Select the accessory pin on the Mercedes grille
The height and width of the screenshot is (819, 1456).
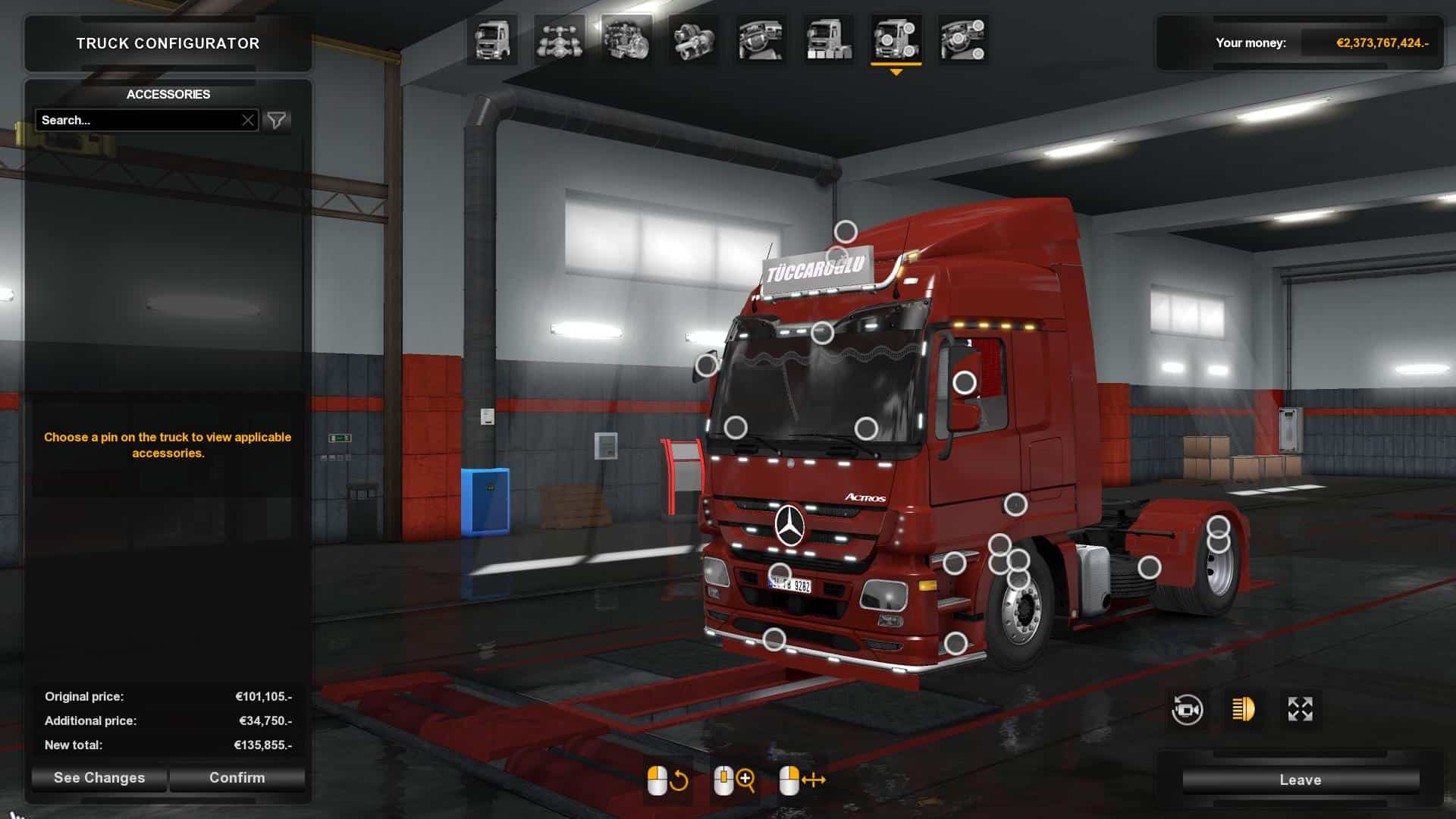tap(780, 574)
